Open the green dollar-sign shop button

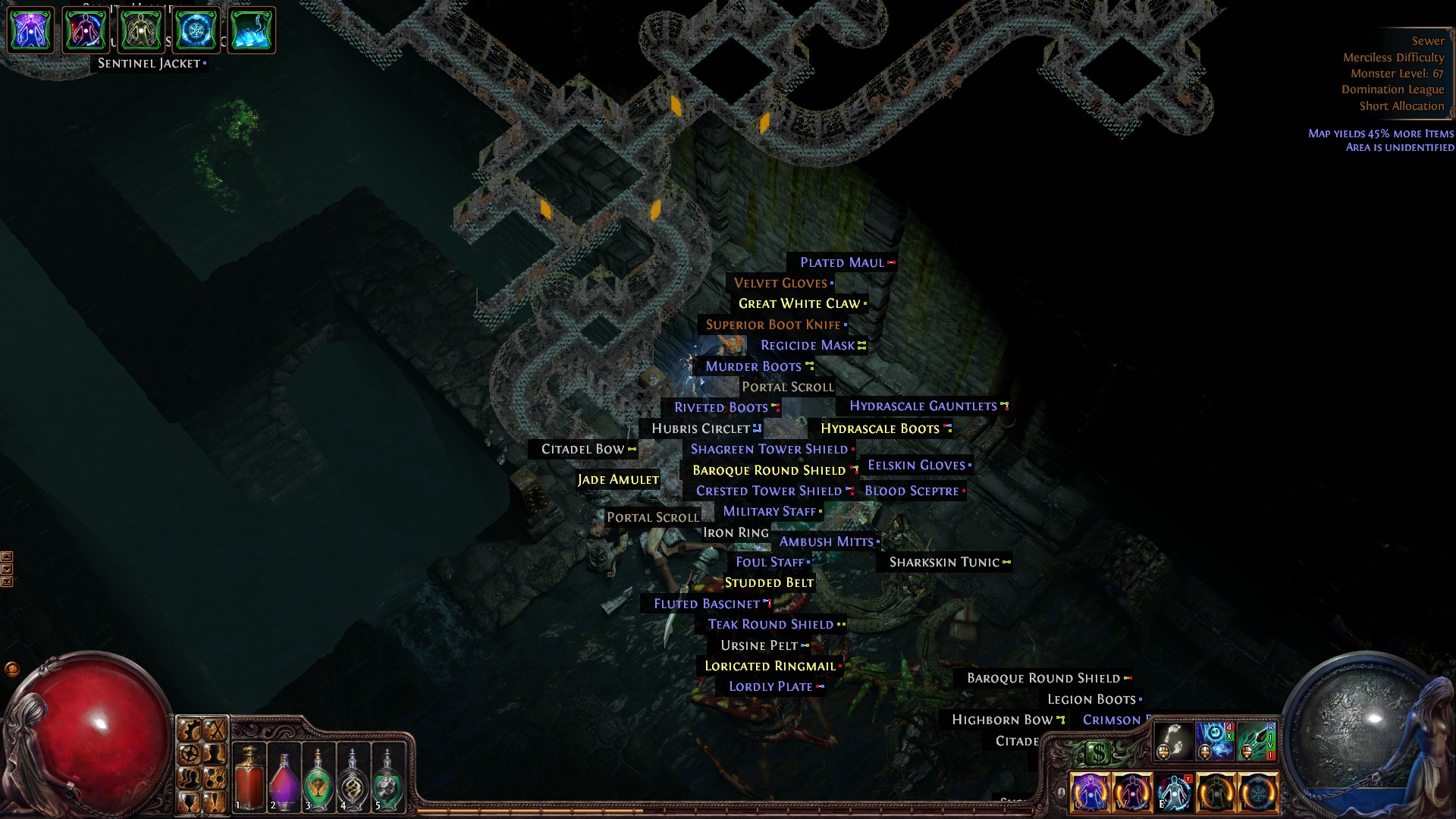[1098, 753]
